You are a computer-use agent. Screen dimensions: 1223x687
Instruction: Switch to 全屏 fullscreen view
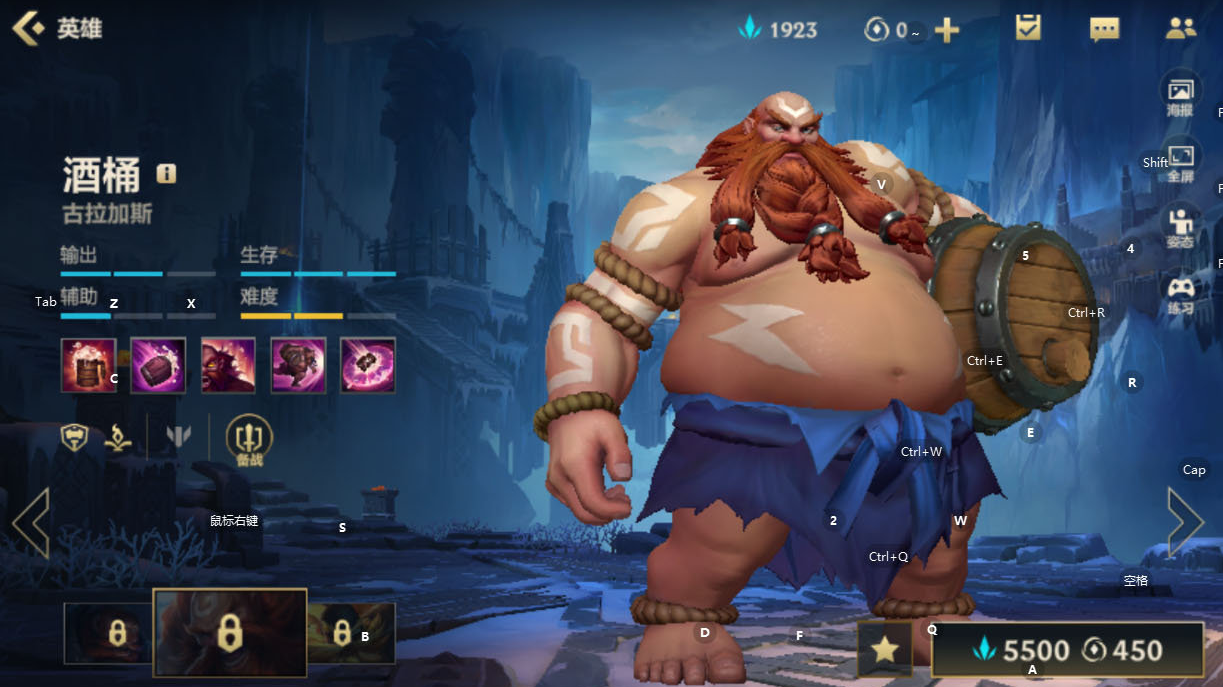(x=1181, y=163)
